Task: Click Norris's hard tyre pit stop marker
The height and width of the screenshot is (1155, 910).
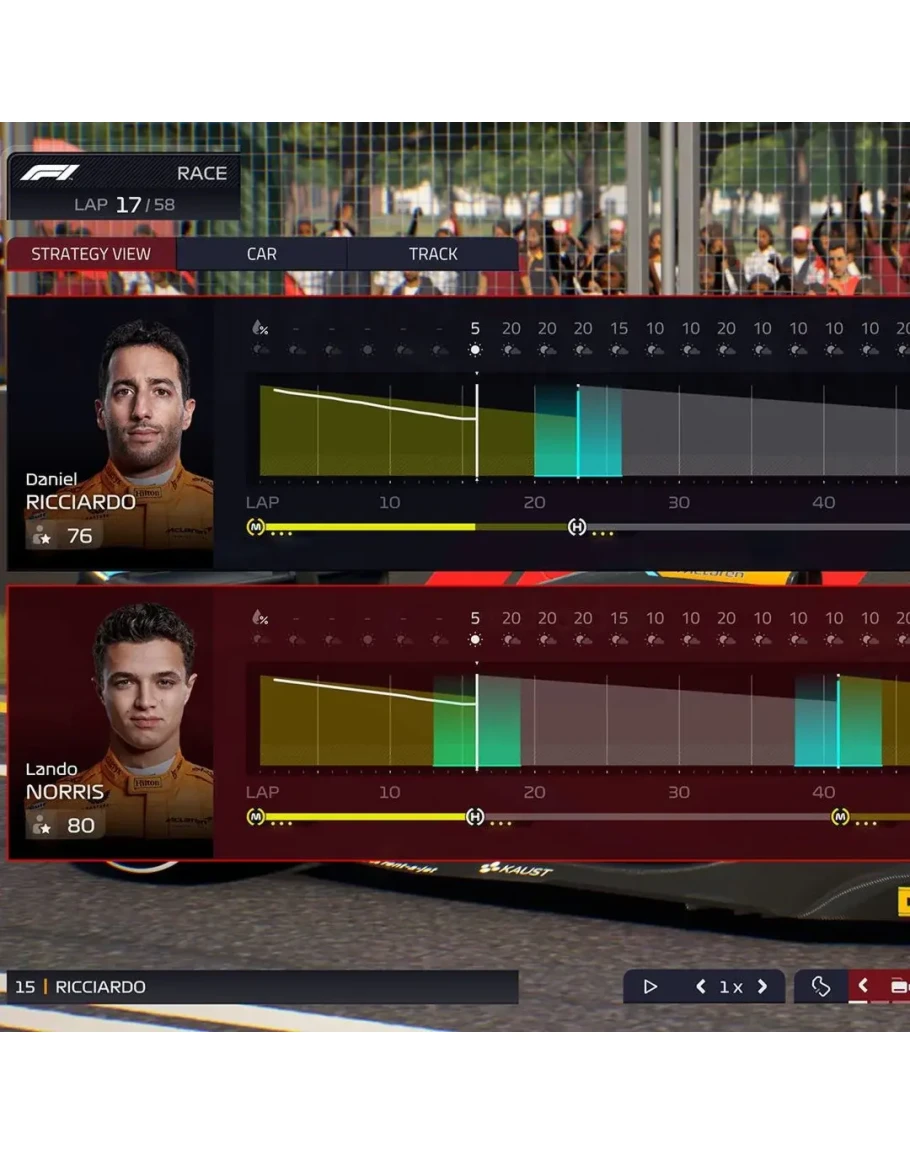Action: tap(475, 817)
